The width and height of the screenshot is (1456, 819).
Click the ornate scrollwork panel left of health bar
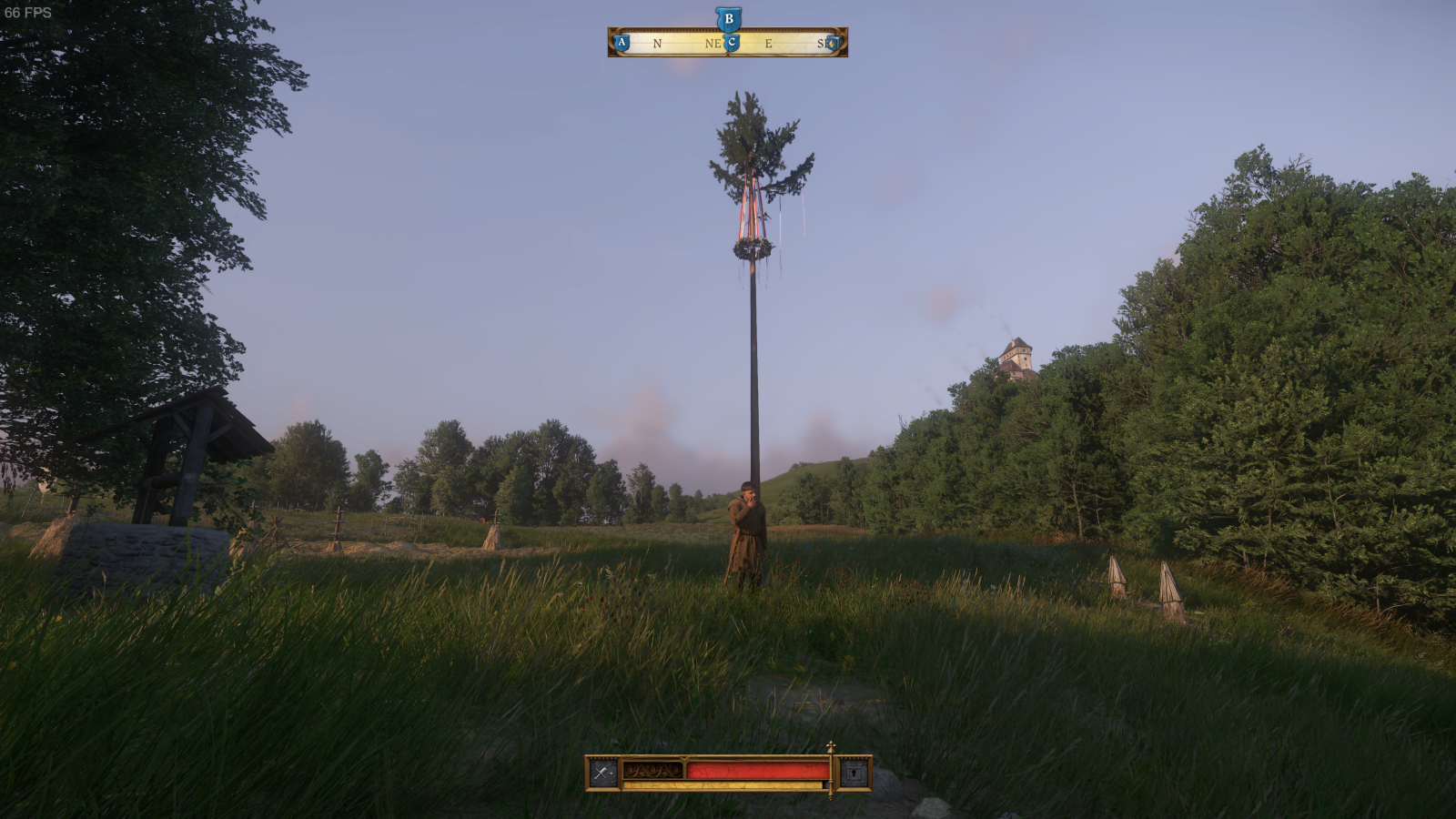(x=651, y=771)
